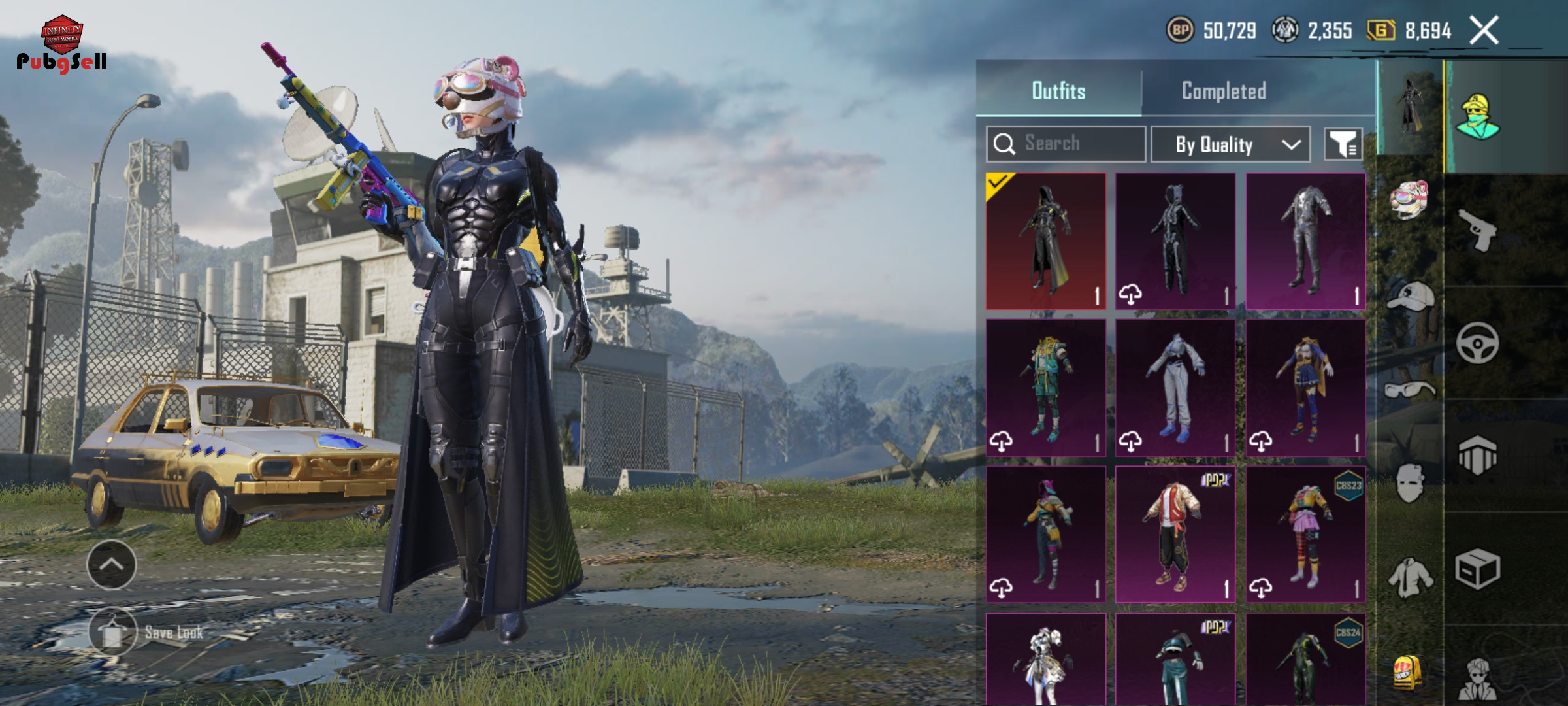Pick the white and grey tracksuit outfit
The image size is (1568, 706).
point(1175,387)
